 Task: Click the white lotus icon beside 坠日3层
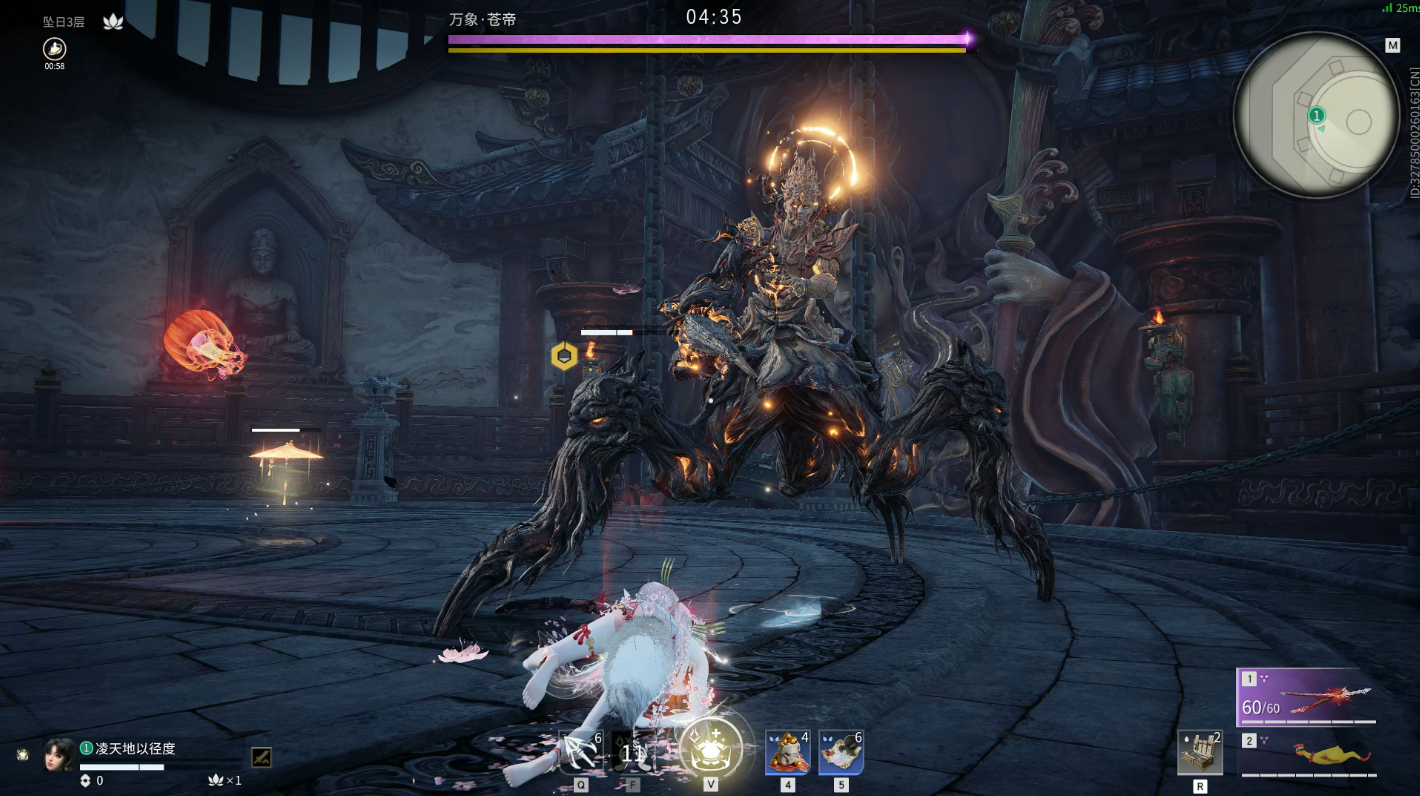click(113, 21)
